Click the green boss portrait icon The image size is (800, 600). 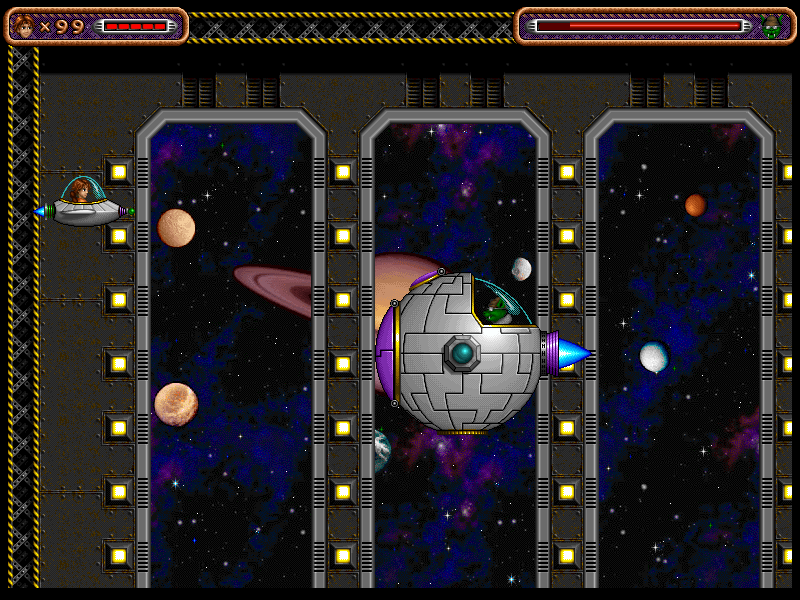click(x=771, y=27)
